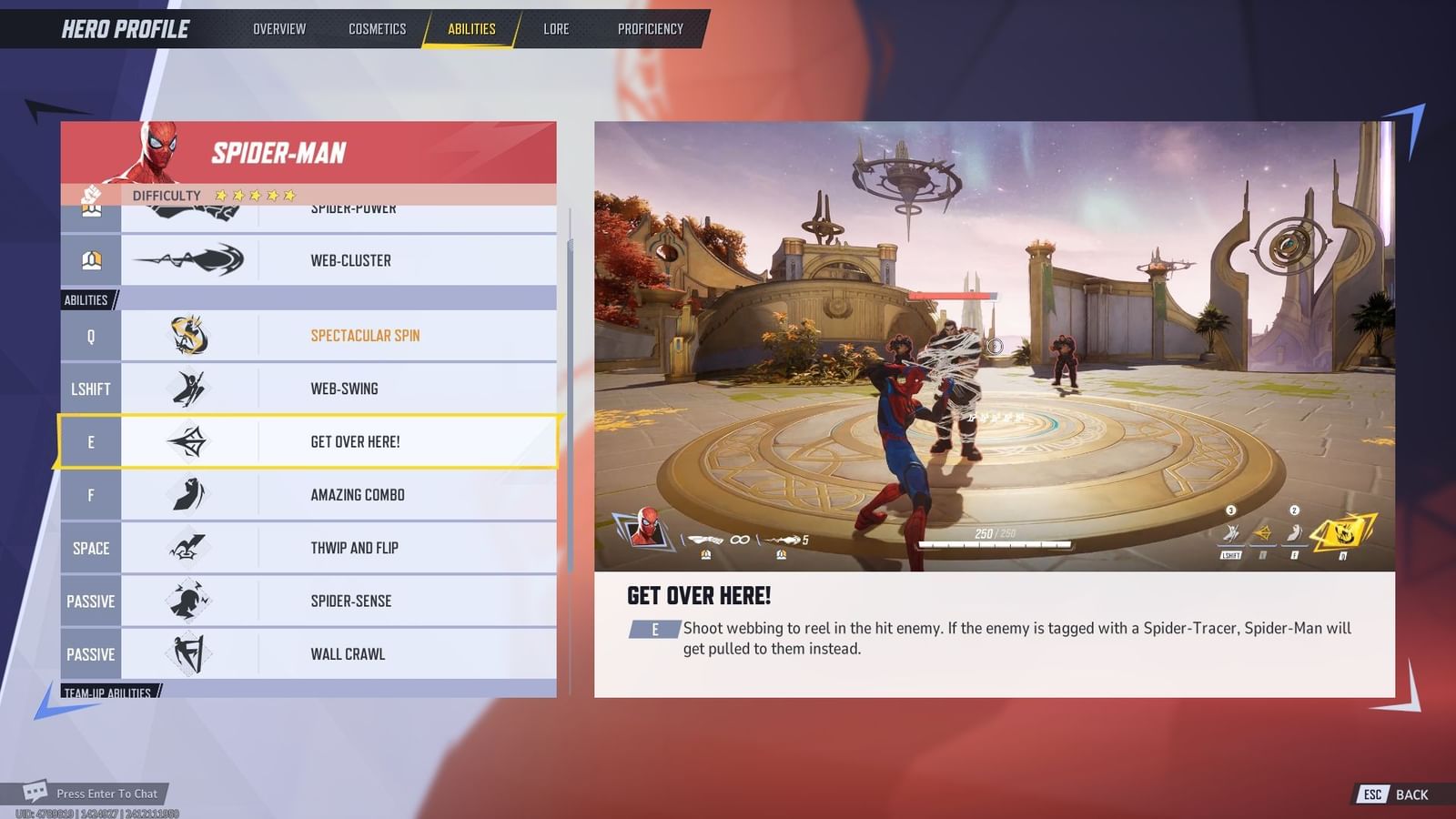
Task: Open the Proficiency section
Action: (650, 28)
